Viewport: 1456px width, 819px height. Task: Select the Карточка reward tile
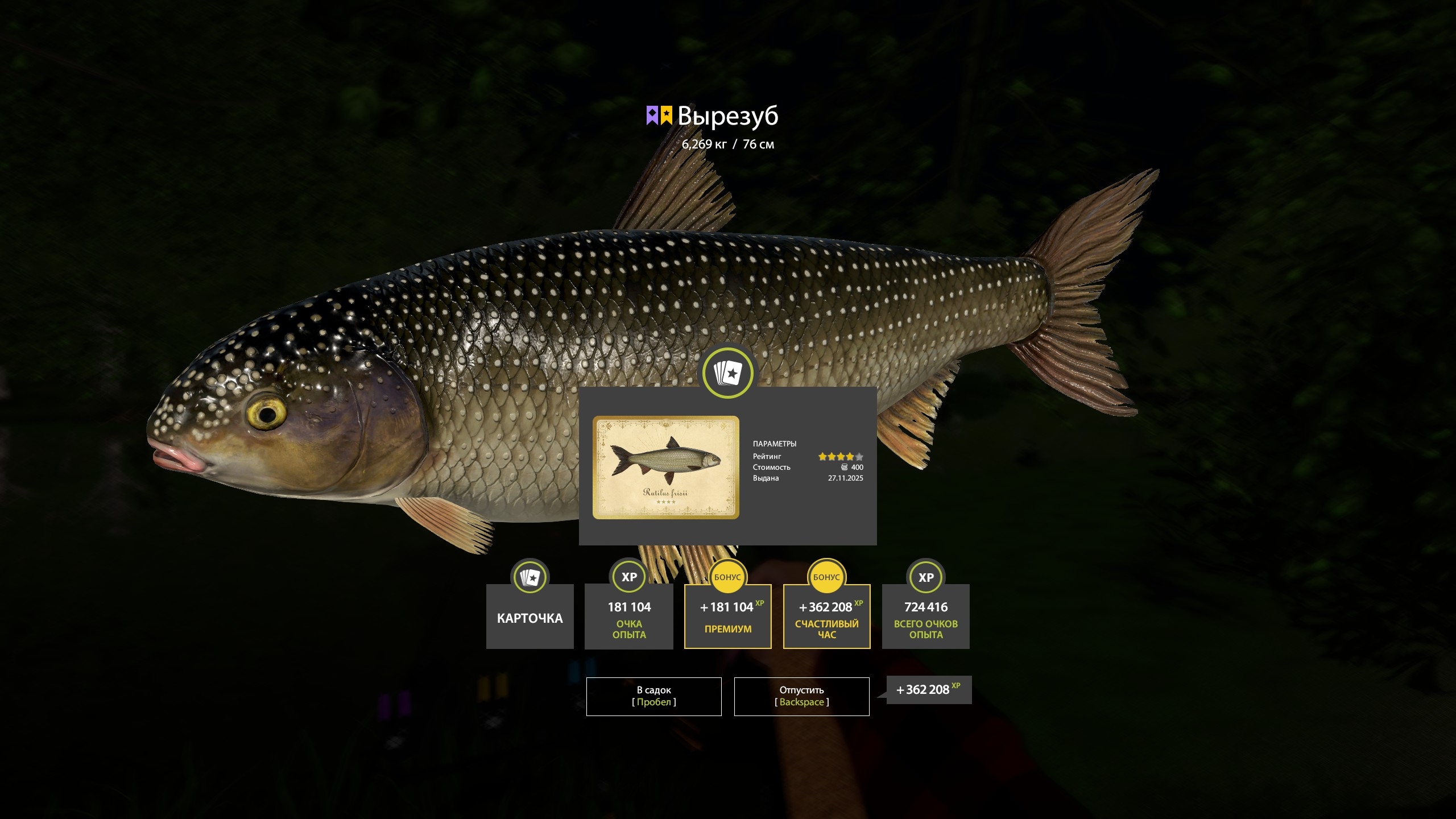[530, 617]
